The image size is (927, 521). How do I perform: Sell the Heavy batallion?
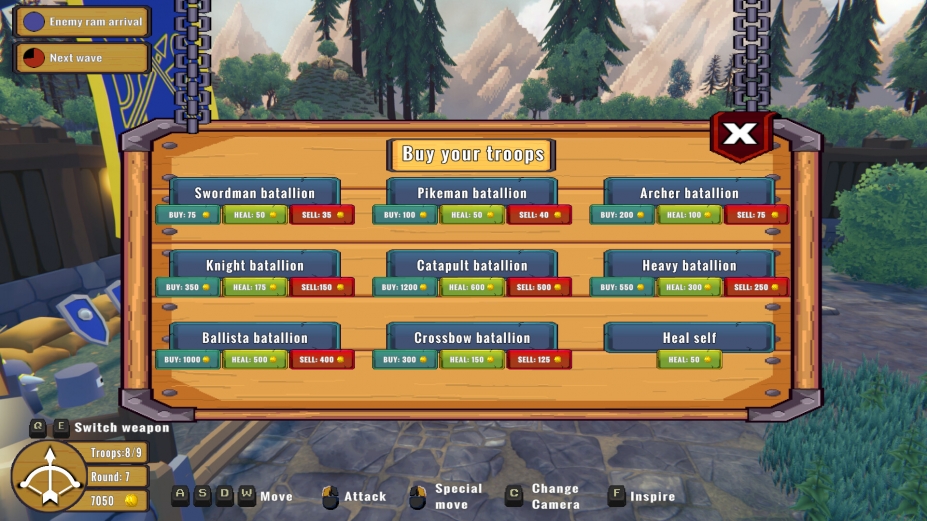click(x=756, y=287)
